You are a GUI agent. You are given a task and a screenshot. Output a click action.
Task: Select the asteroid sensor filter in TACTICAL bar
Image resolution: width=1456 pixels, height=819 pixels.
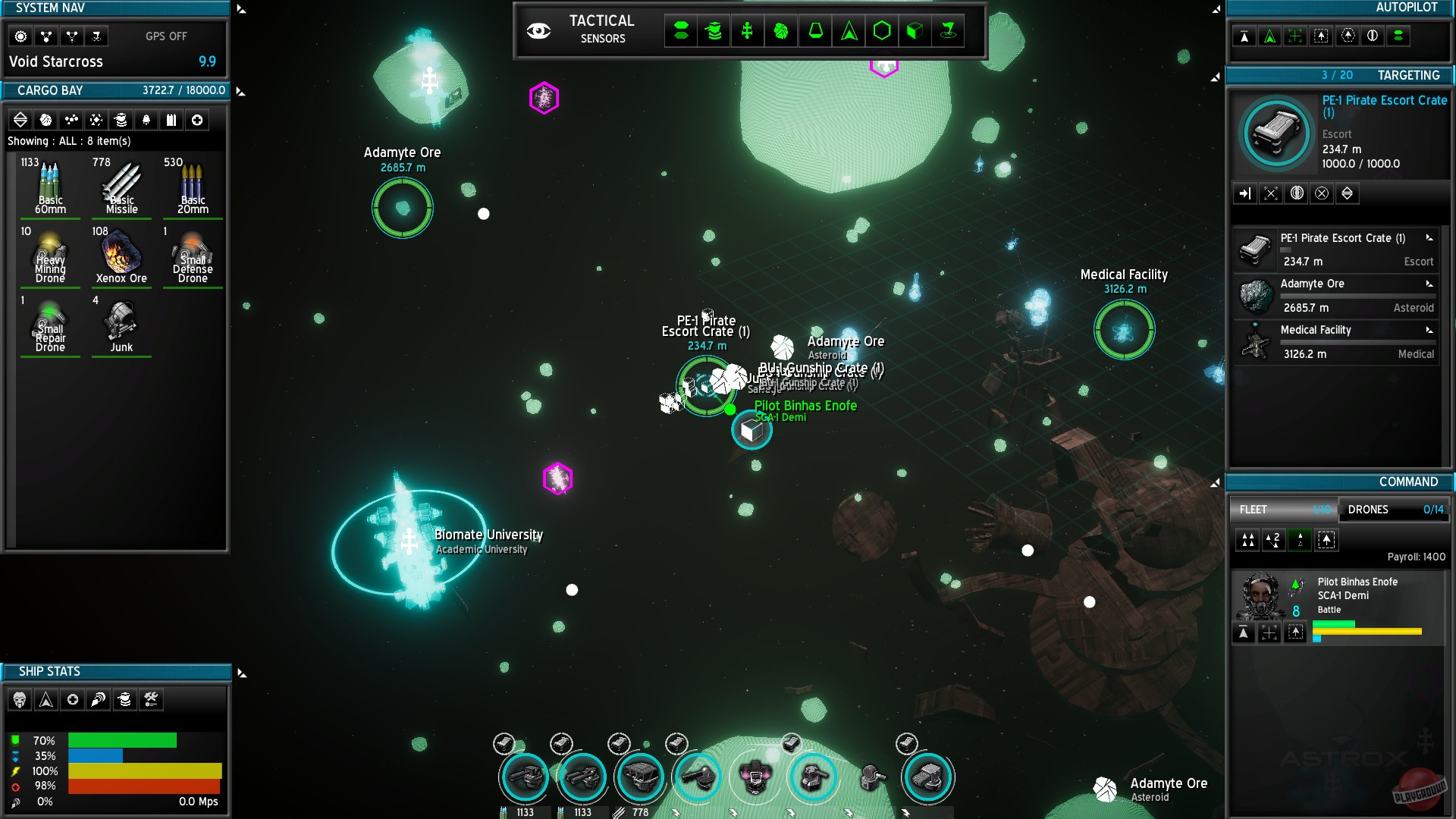[x=781, y=32]
